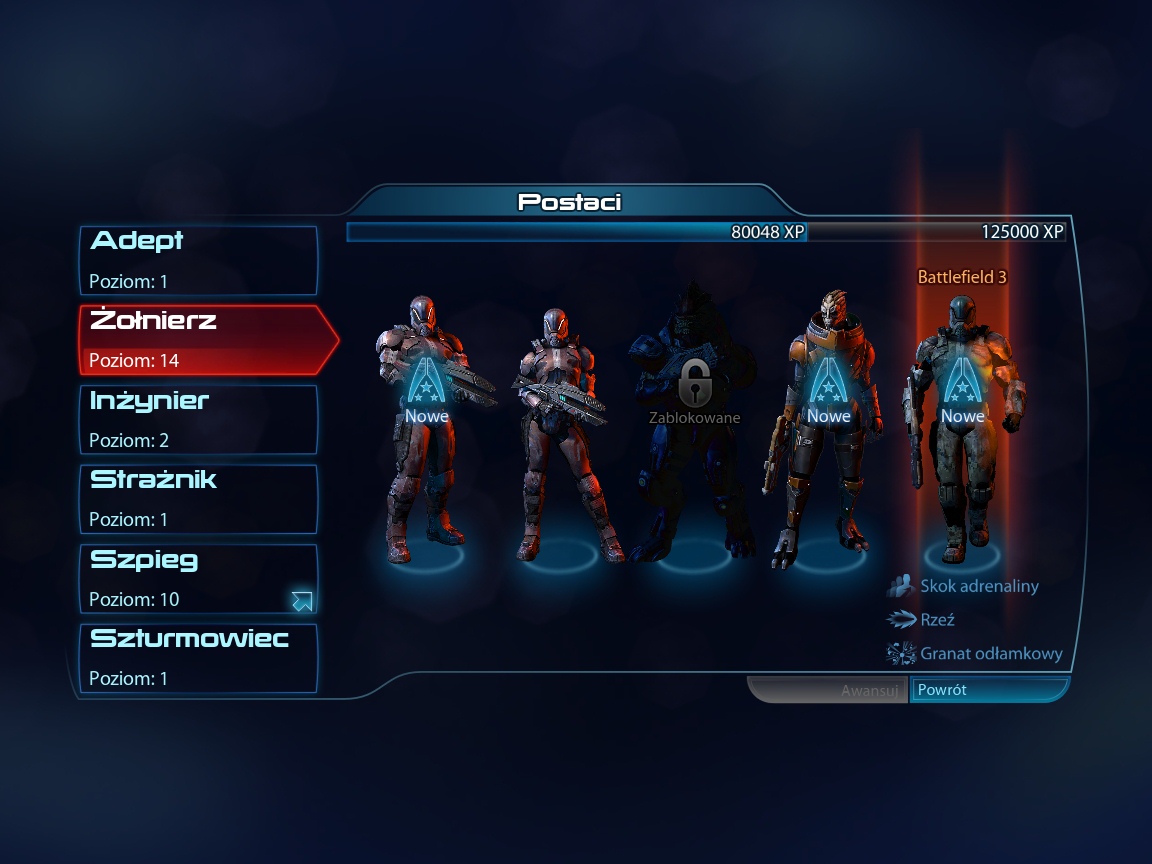
Task: Open the Strażnik class
Action: pyautogui.click(x=198, y=499)
